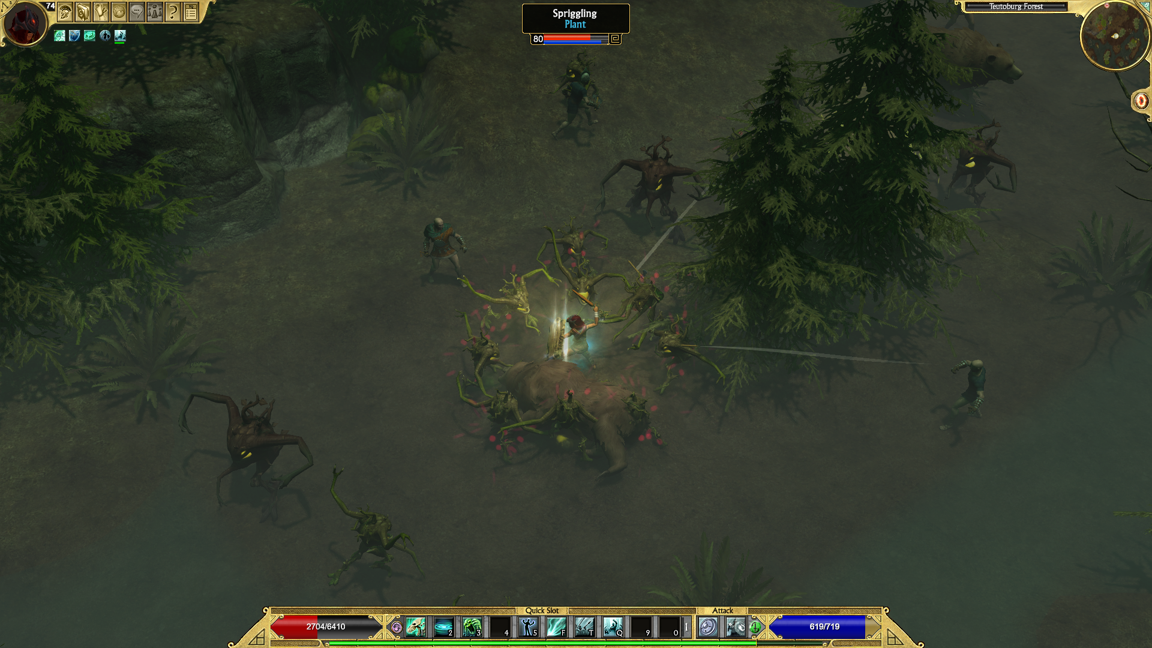Click the red-helmed character portrait
This screenshot has width=1152, height=648.
pyautogui.click(x=24, y=23)
